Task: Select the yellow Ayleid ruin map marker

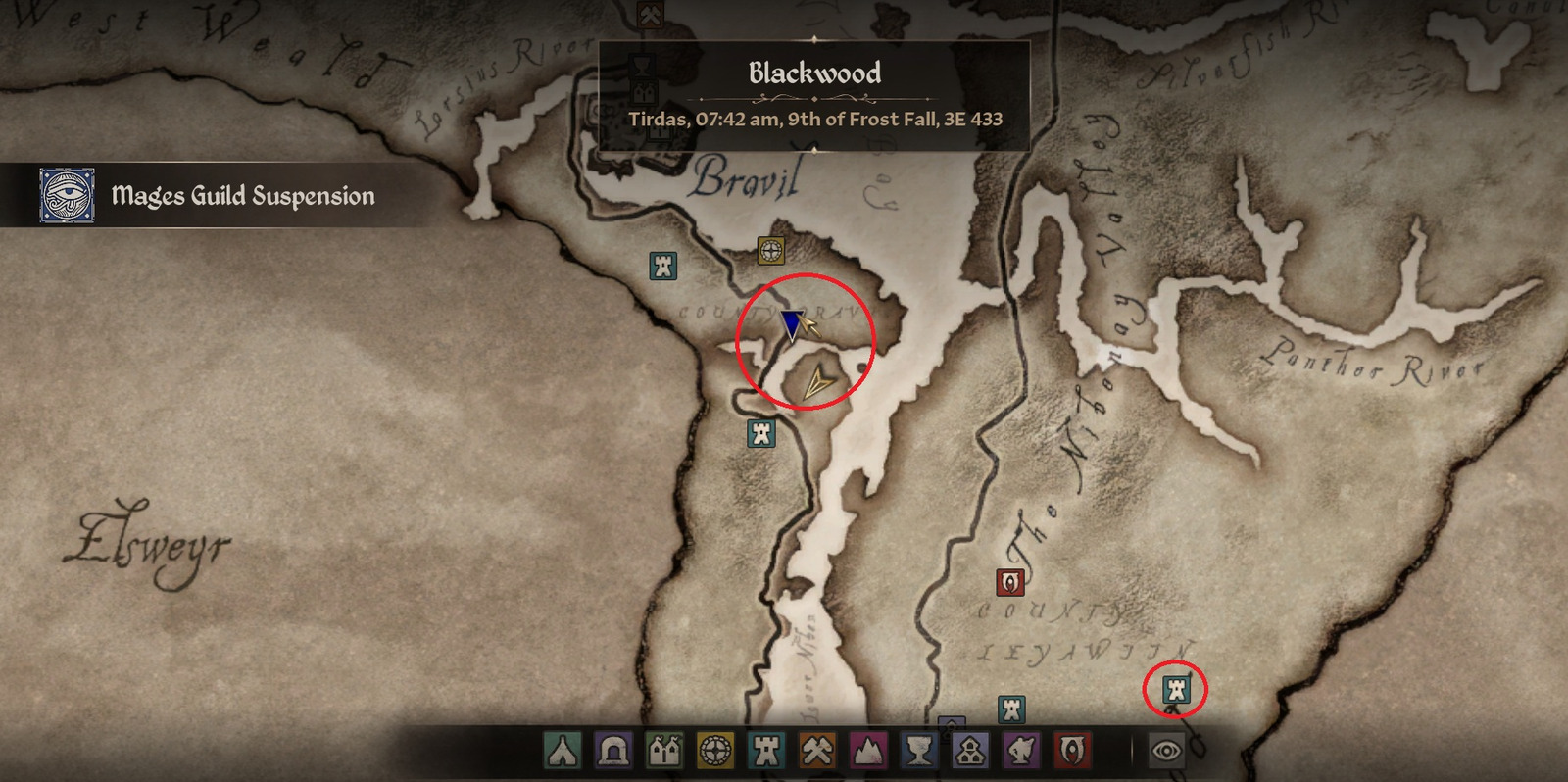Action: 771,251
